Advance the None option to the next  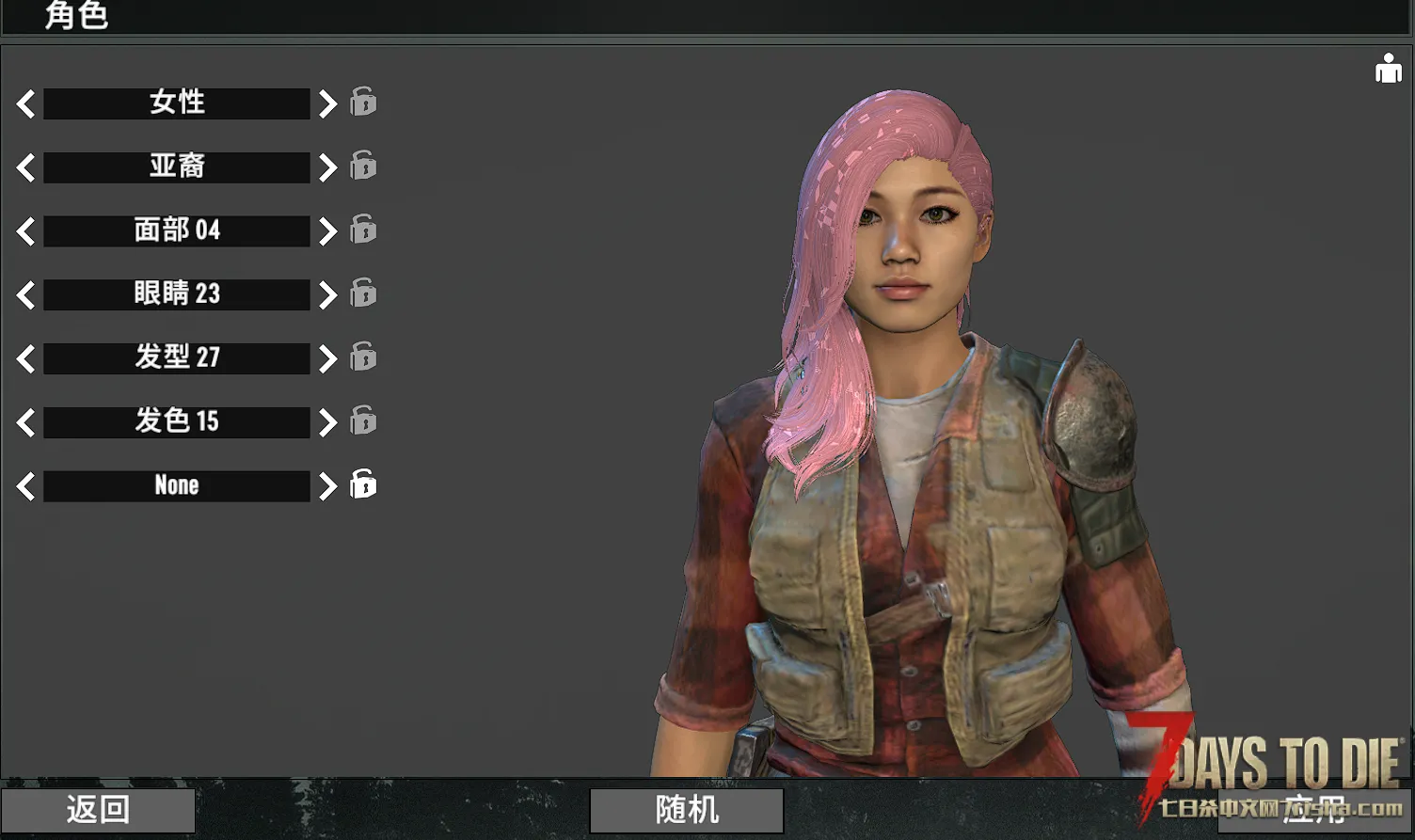pyautogui.click(x=326, y=486)
